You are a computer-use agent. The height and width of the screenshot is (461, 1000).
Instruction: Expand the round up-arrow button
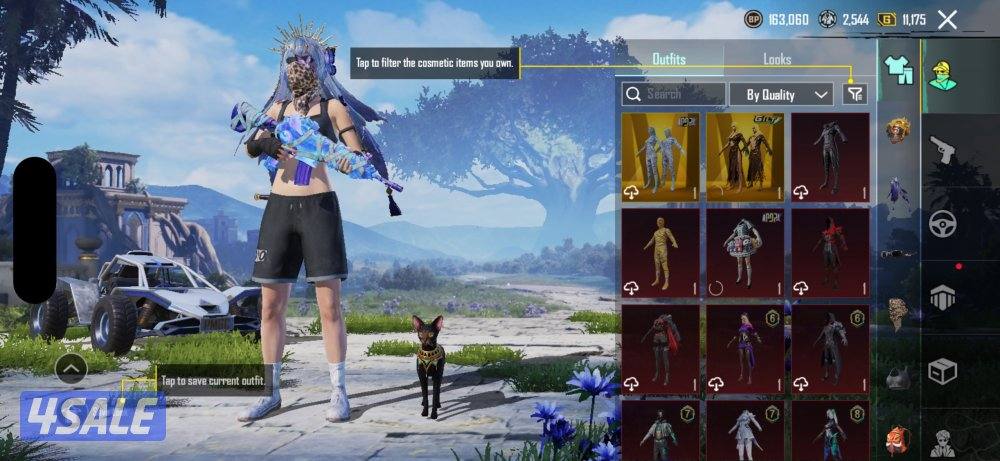71,368
